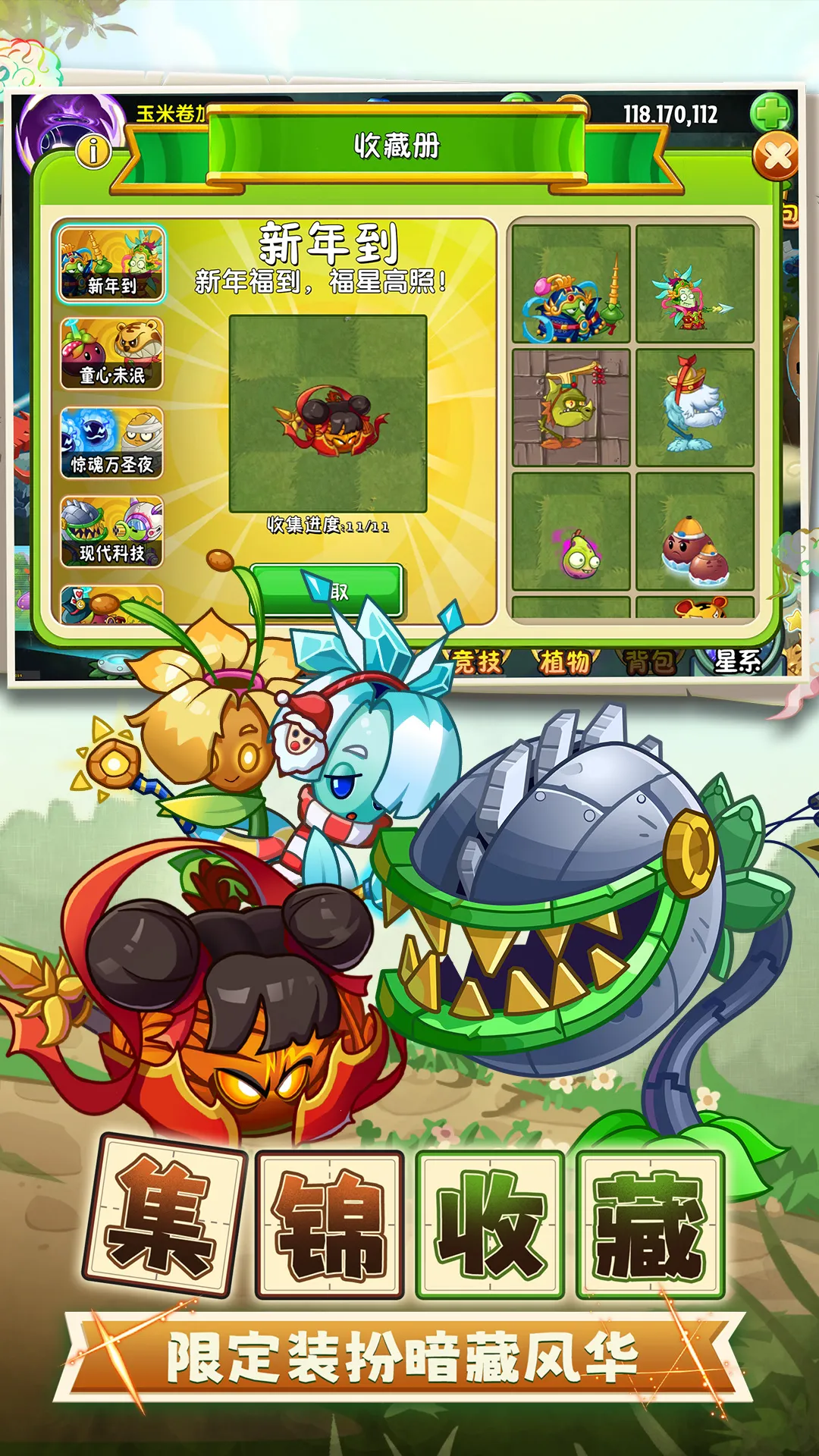This screenshot has width=819, height=1456.
Task: Open the 惊魂万圣夜 collection category
Action: (x=111, y=443)
